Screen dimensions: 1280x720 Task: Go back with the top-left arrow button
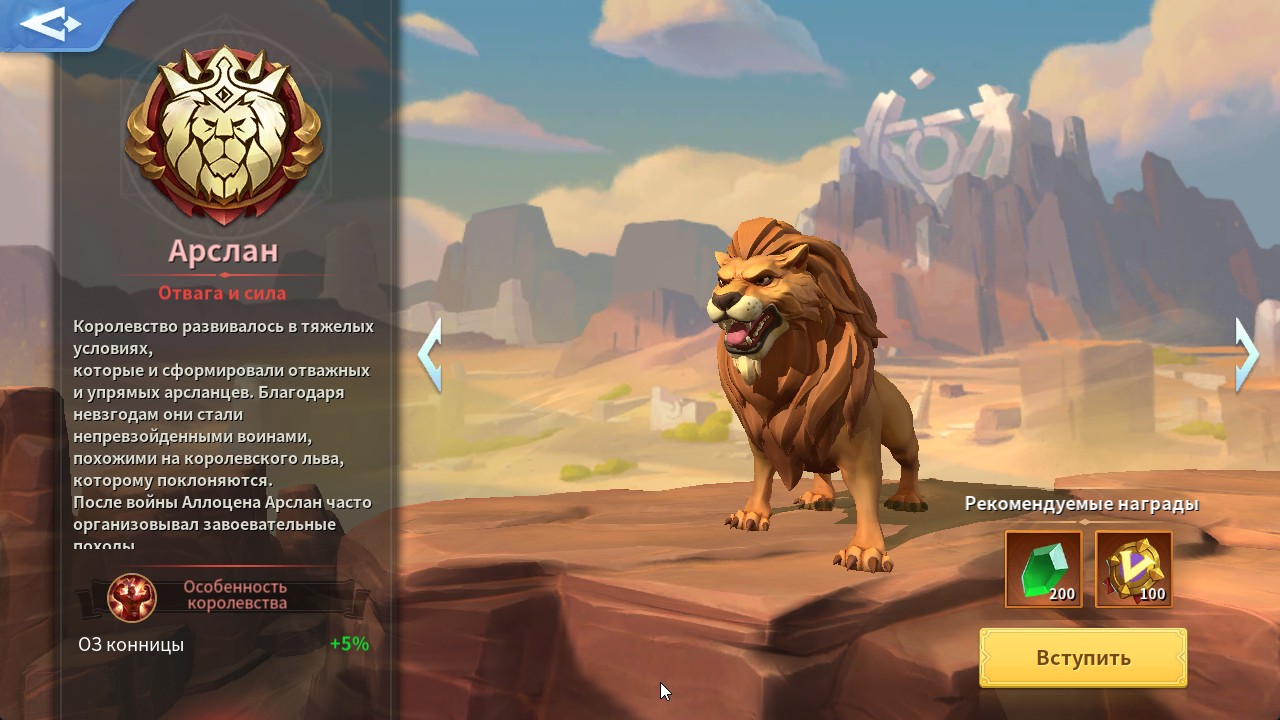coord(50,24)
